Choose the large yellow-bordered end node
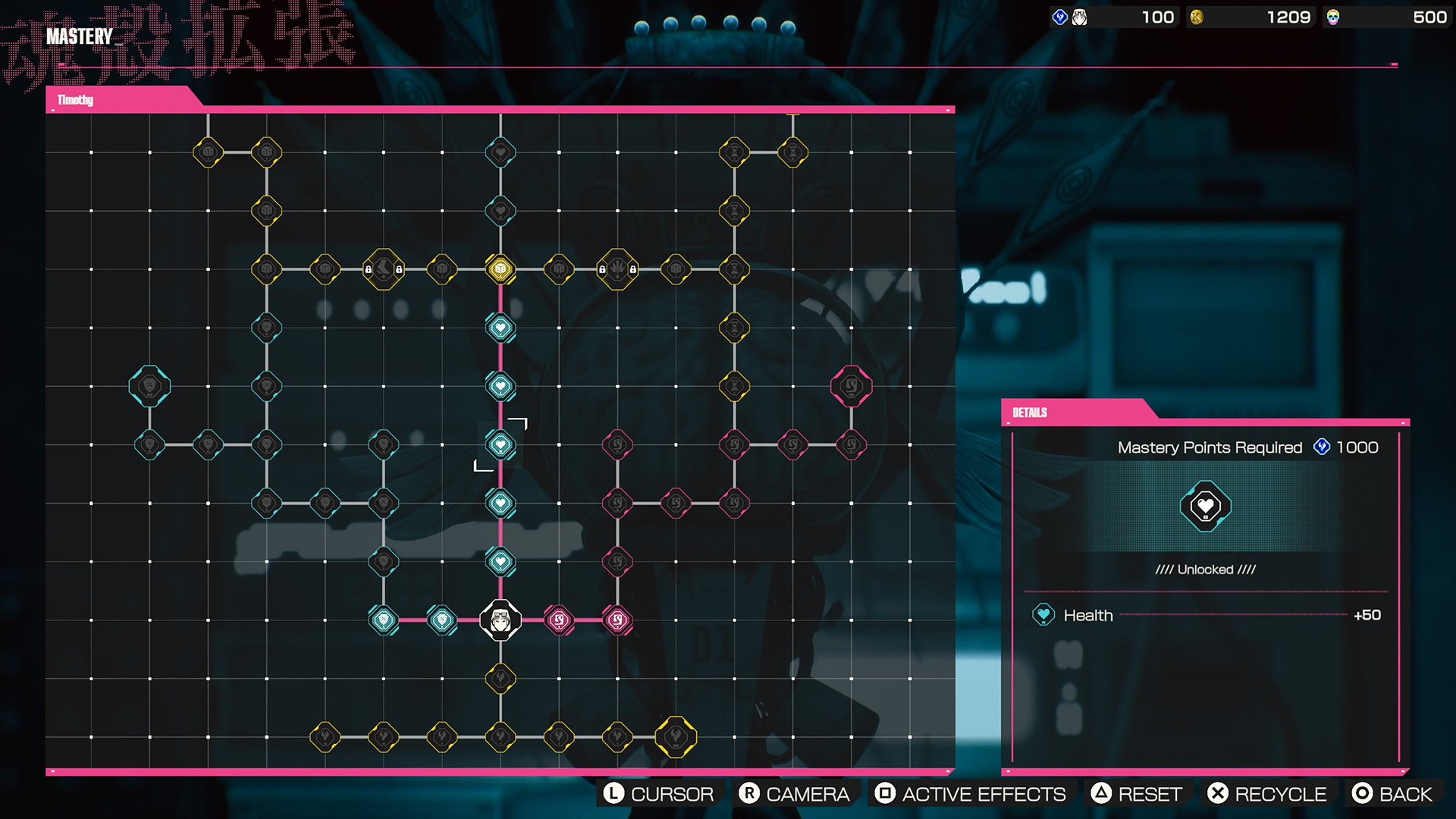Screen dimensions: 1456x819 click(676, 737)
